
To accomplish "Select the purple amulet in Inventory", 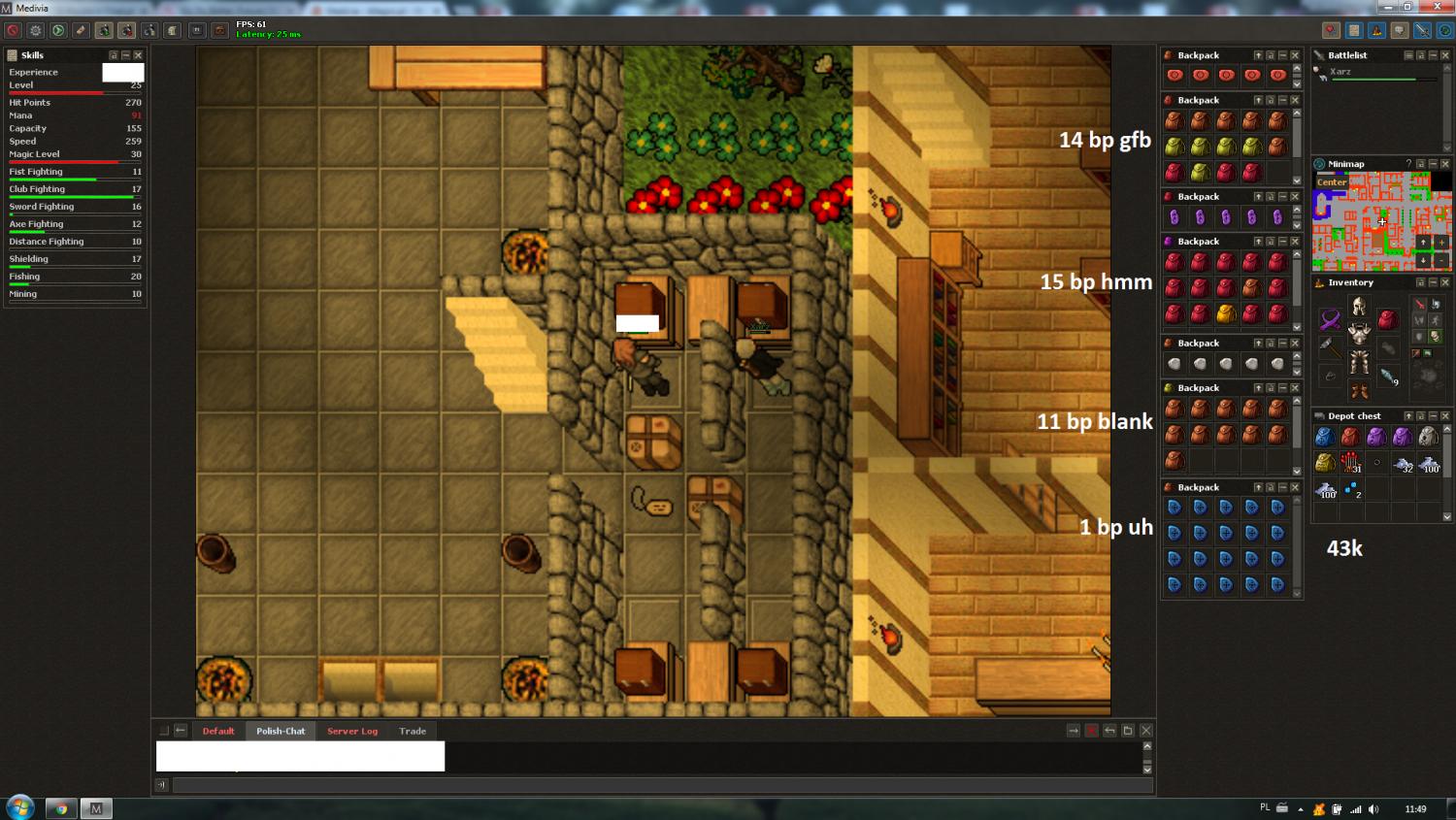I will point(1330,319).
